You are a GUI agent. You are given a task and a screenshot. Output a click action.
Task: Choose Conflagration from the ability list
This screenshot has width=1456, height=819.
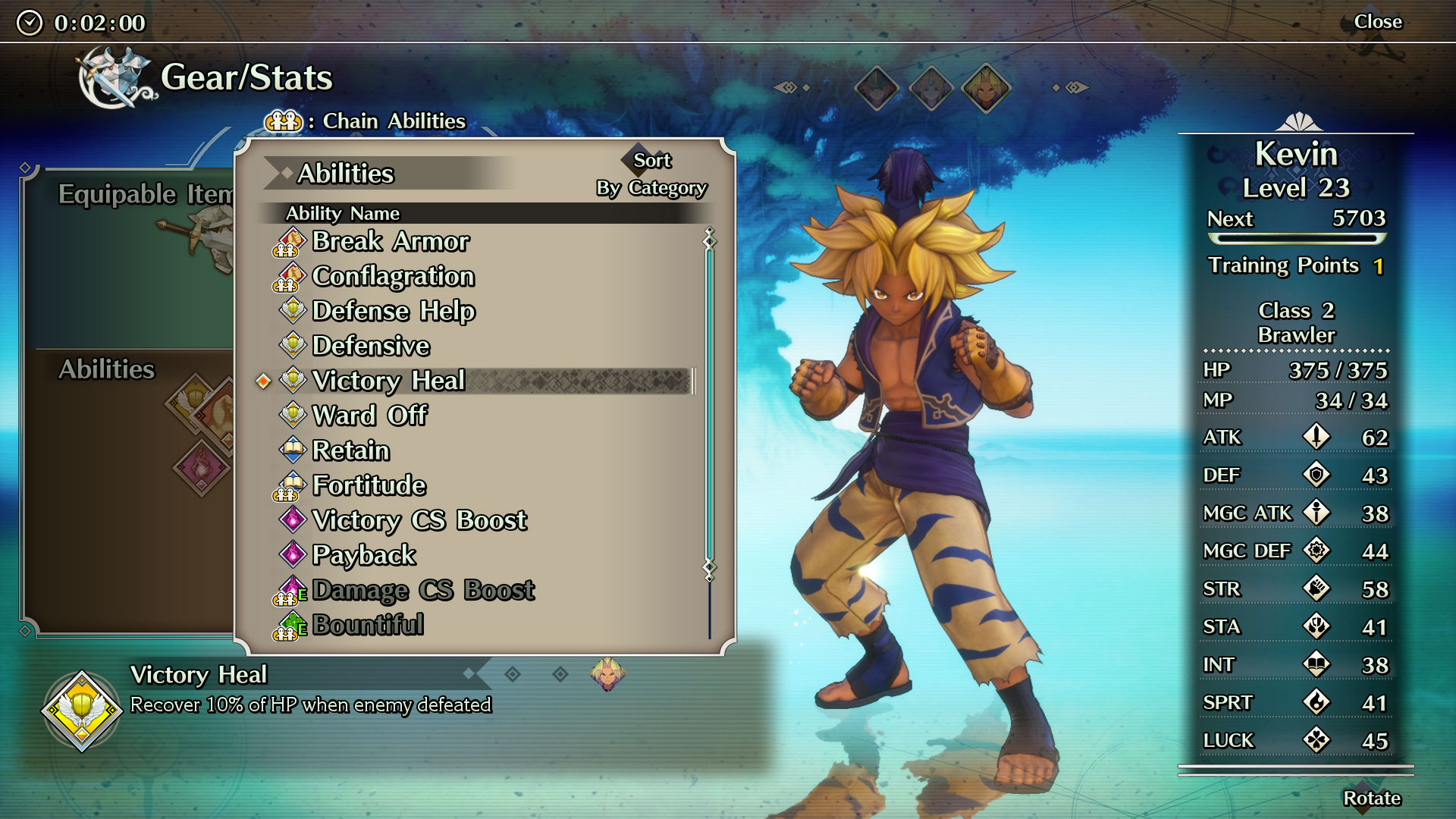(x=393, y=276)
